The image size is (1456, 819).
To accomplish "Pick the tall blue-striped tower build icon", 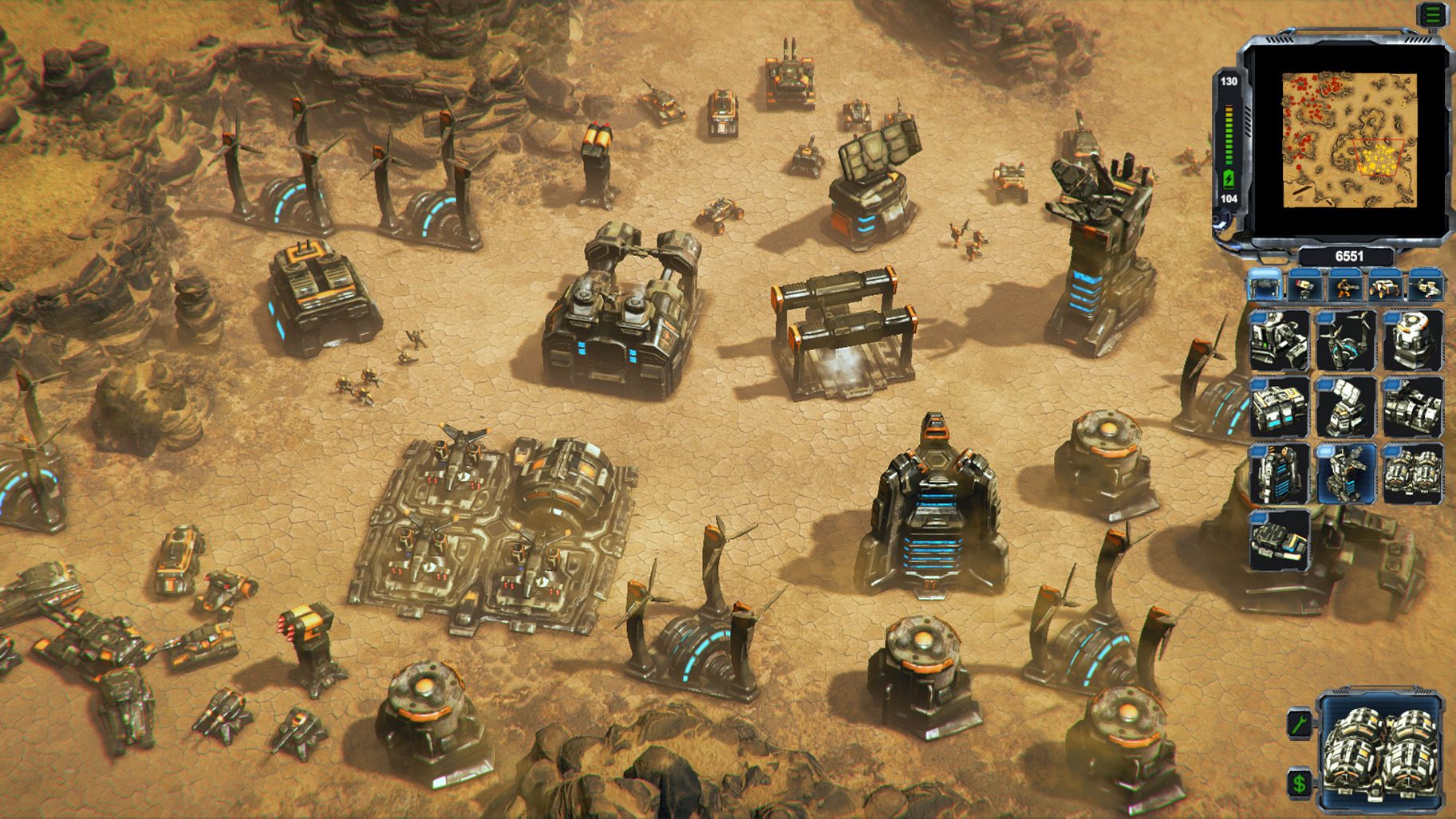I will pyautogui.click(x=1279, y=474).
